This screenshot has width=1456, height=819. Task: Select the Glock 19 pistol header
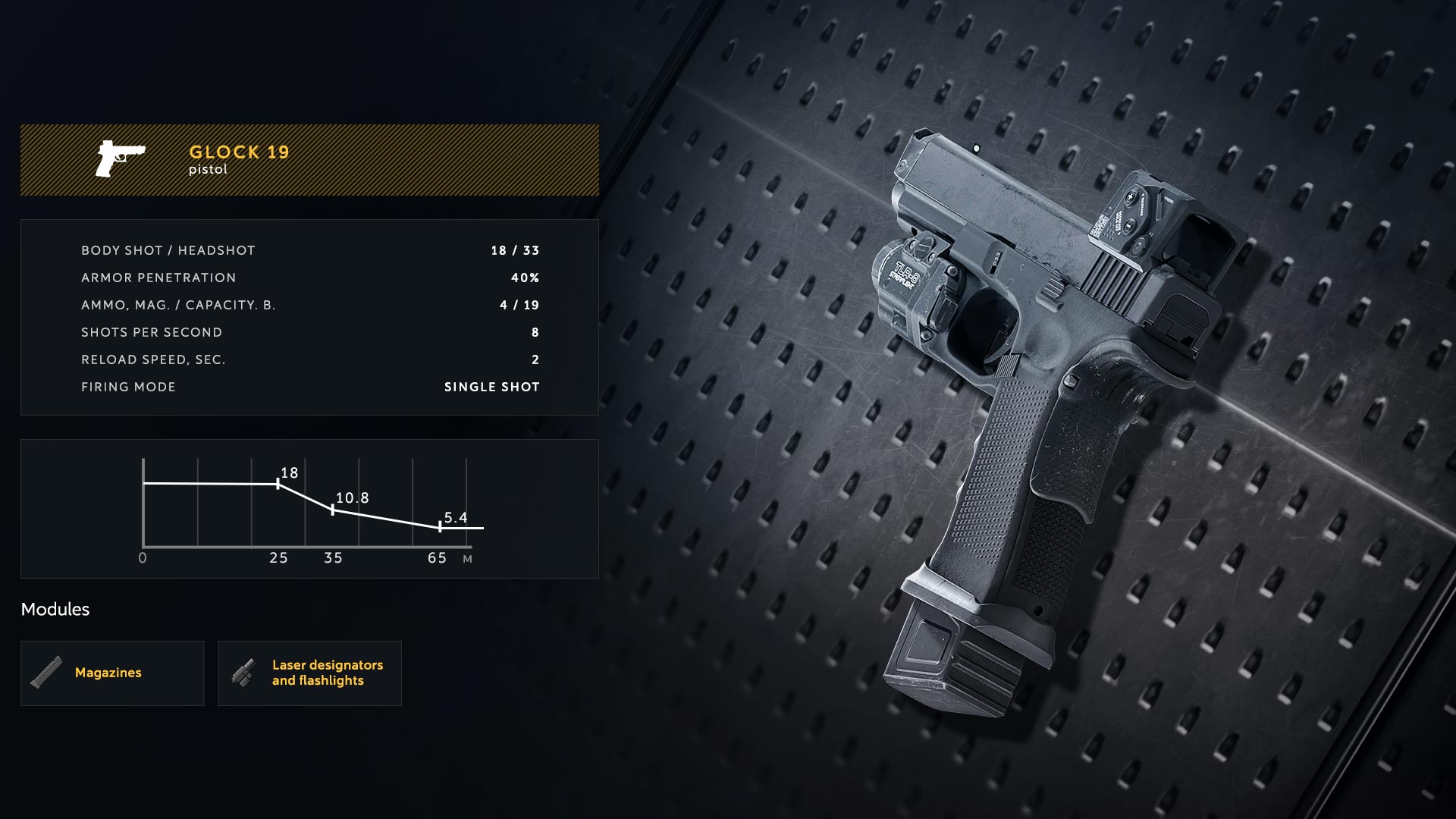point(309,160)
